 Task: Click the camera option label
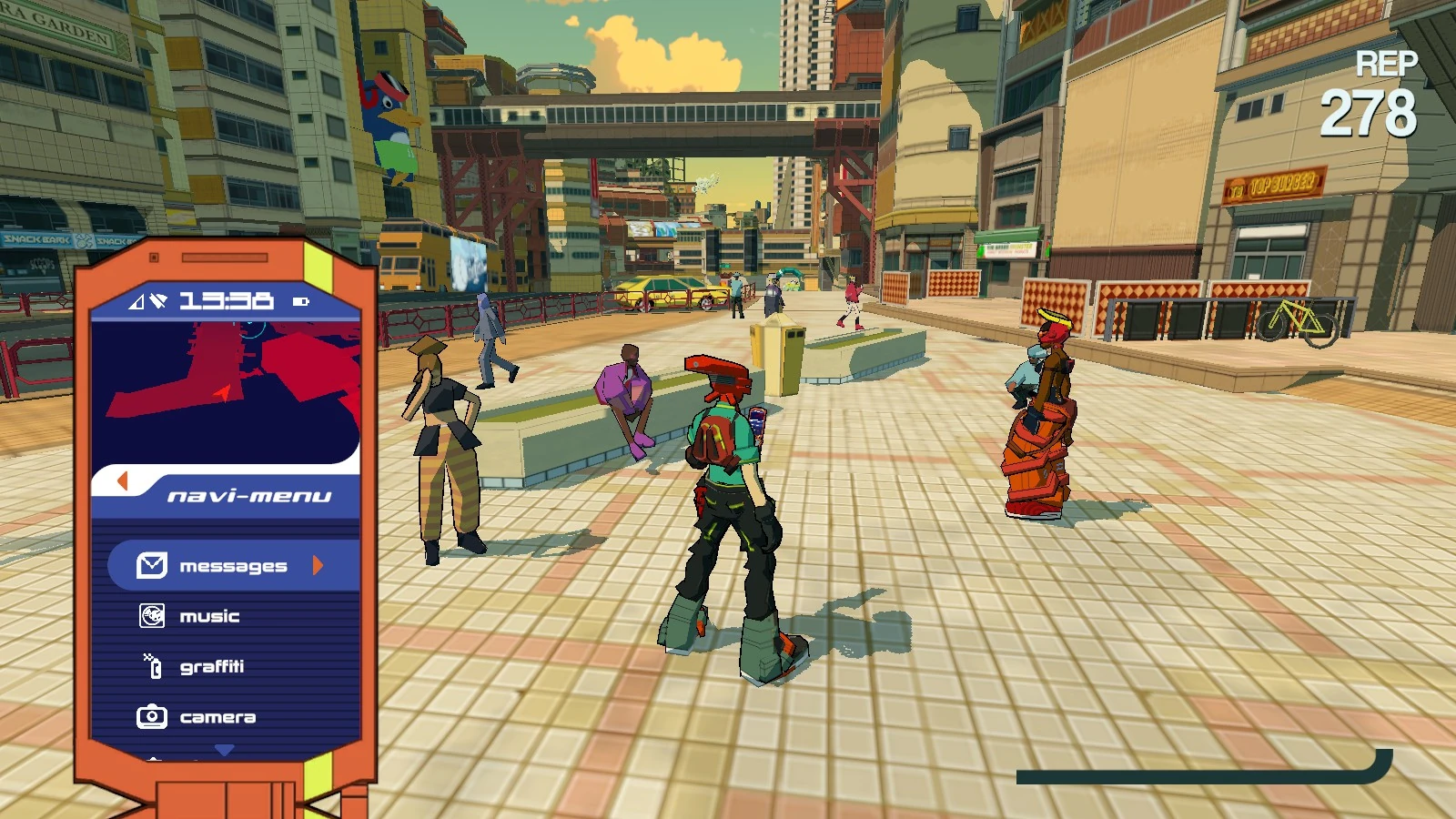point(218,716)
